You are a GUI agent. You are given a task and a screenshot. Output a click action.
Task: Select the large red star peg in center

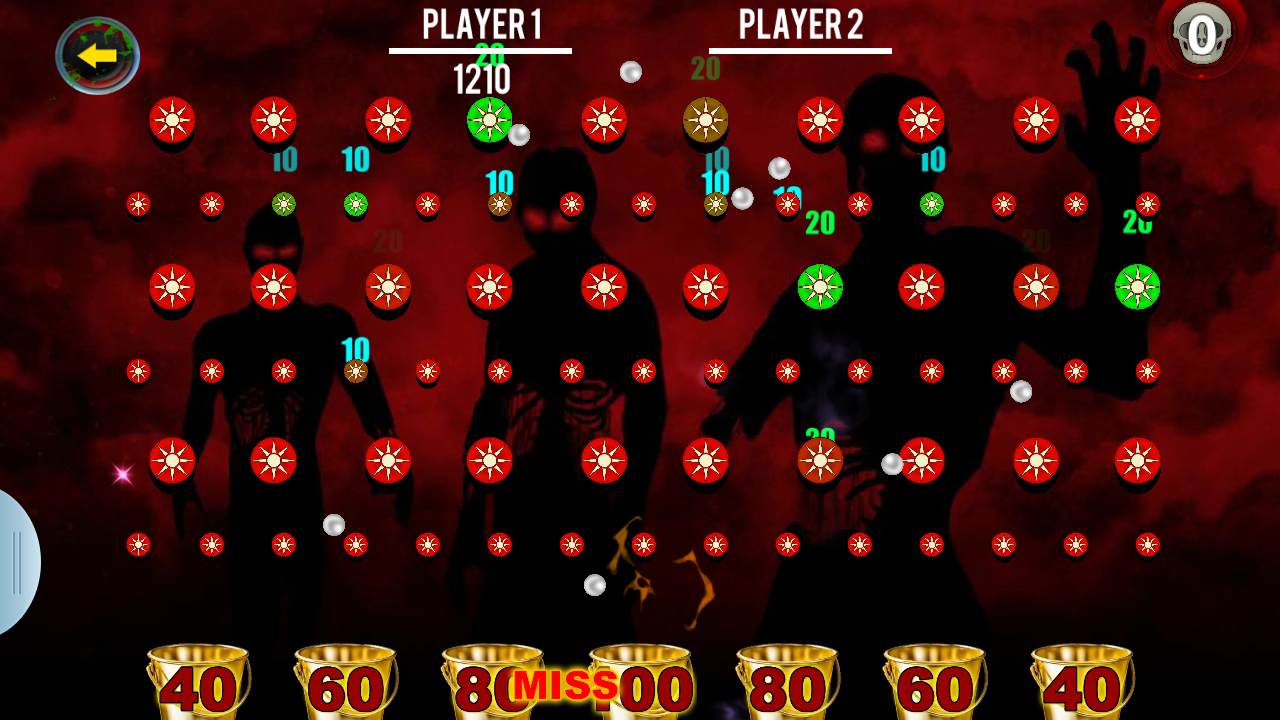606,289
